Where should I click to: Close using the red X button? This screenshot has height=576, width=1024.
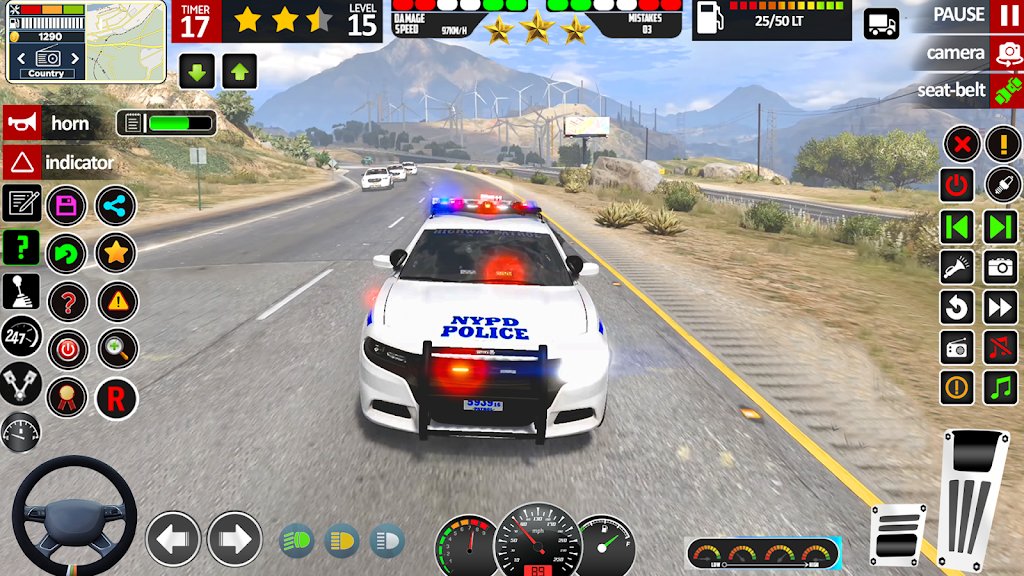tap(961, 144)
